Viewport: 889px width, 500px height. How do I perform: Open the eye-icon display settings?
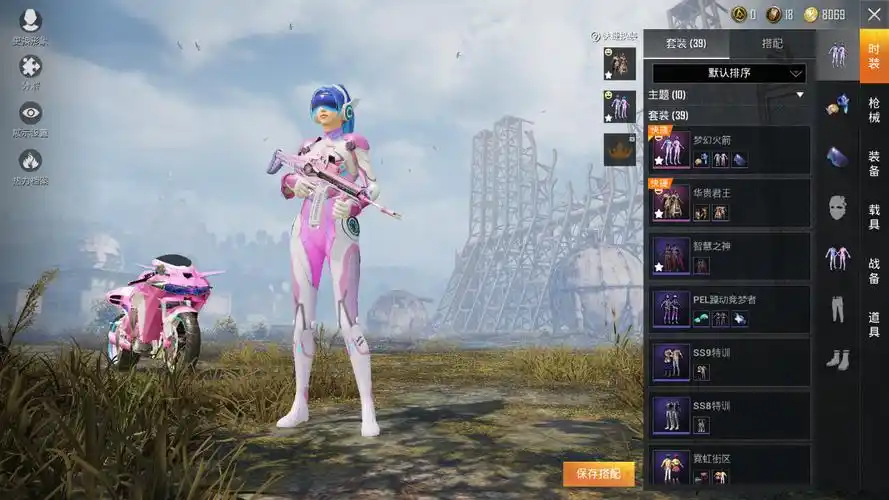(x=31, y=114)
